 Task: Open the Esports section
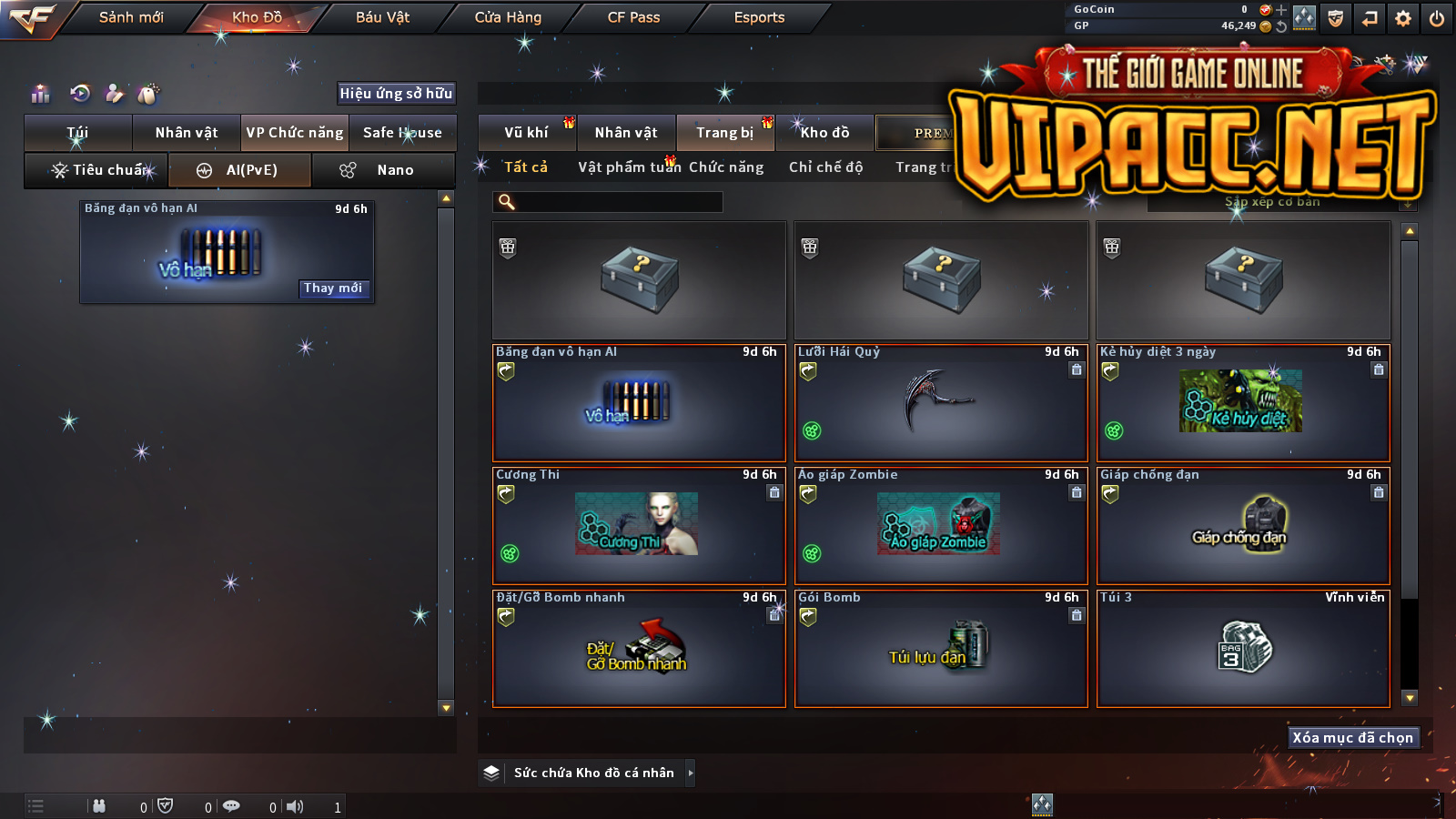click(x=759, y=17)
